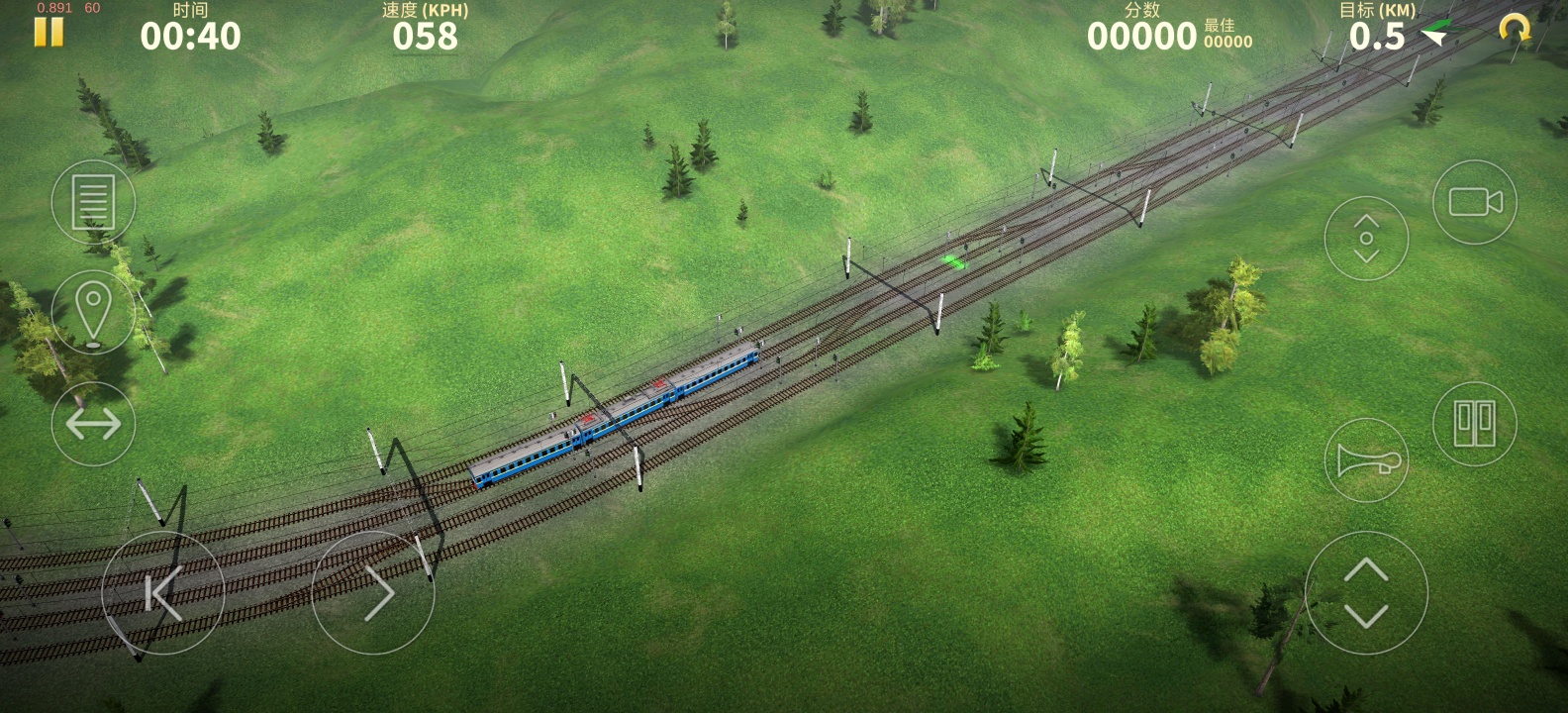Toggle the horizontal double-arrow direction button

93,424
